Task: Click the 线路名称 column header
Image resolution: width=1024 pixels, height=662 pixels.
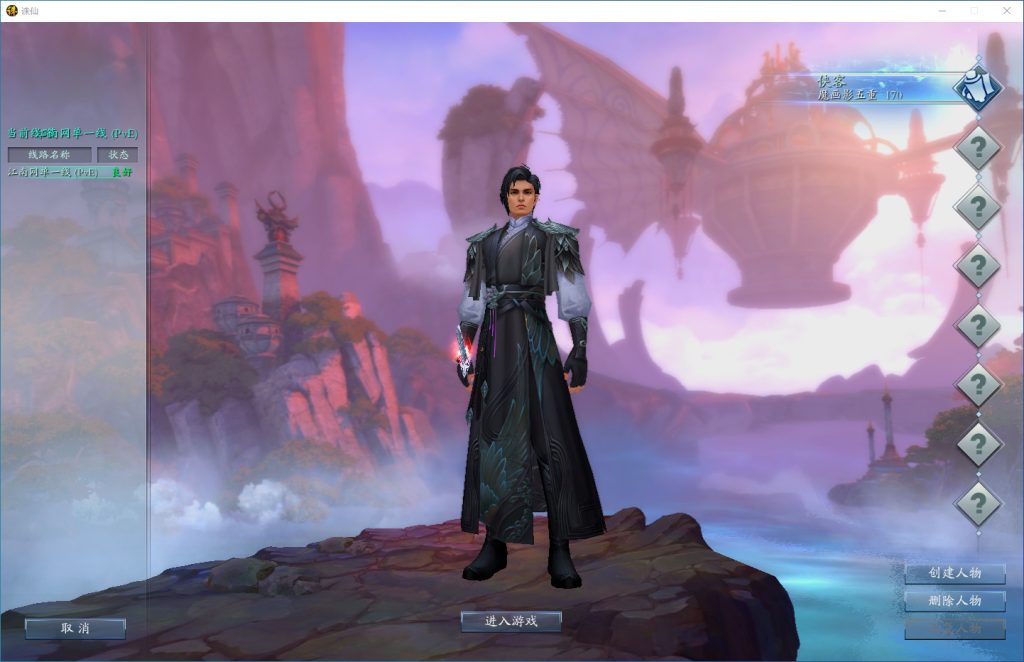Action: (49, 155)
